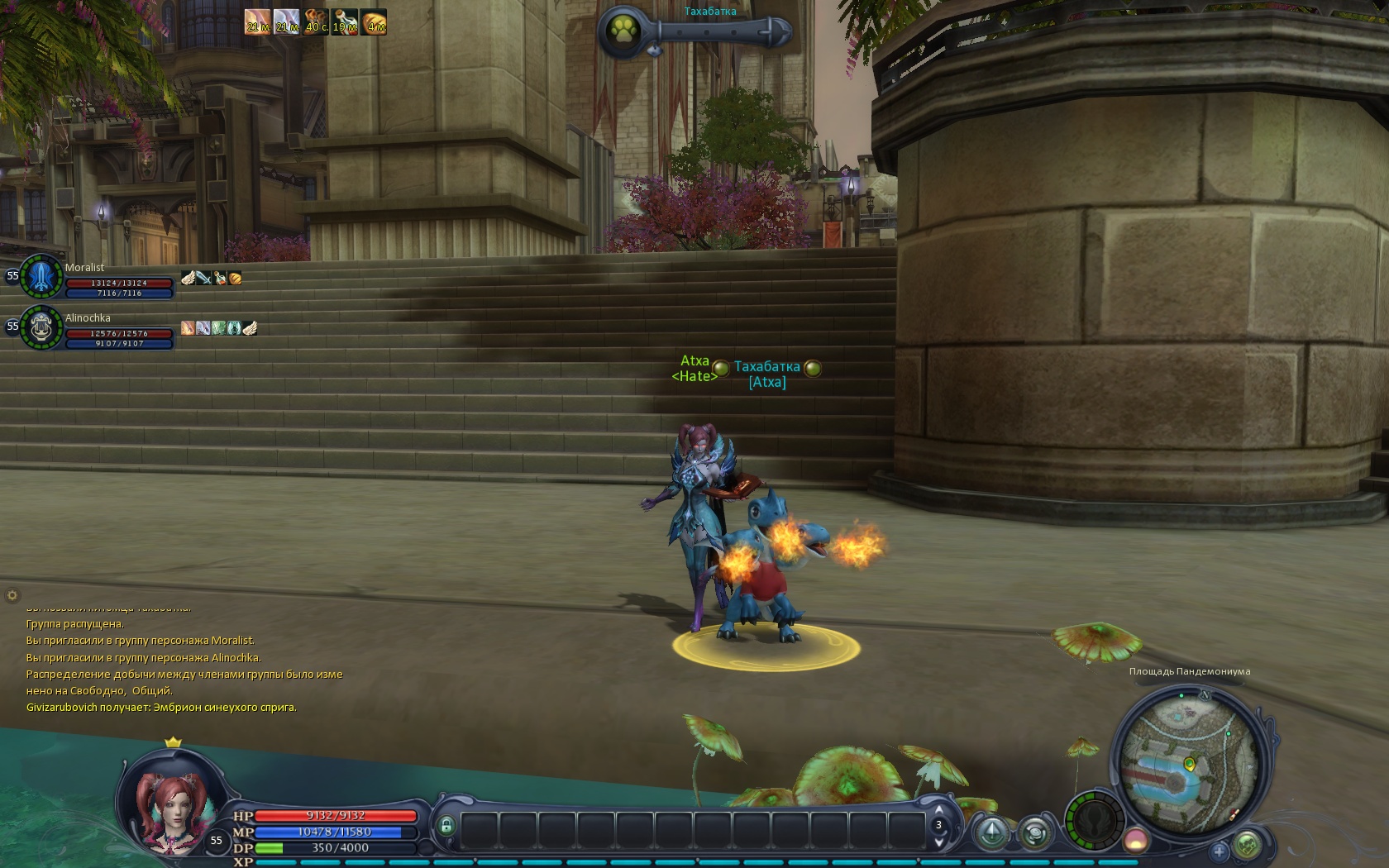
Task: Click the winged flight gauge
Action: 1094,822
